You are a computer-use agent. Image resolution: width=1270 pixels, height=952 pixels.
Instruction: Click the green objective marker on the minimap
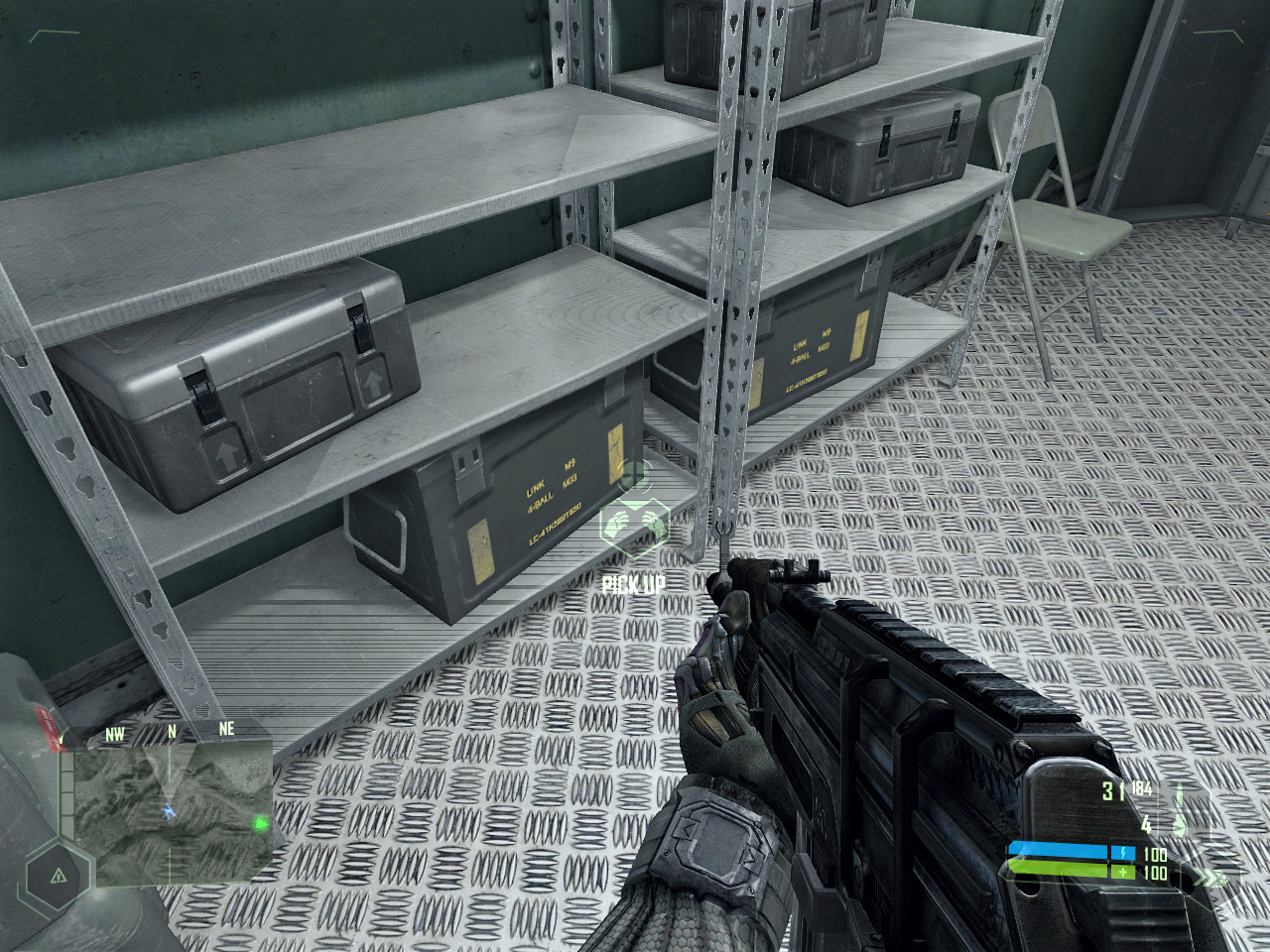click(260, 822)
